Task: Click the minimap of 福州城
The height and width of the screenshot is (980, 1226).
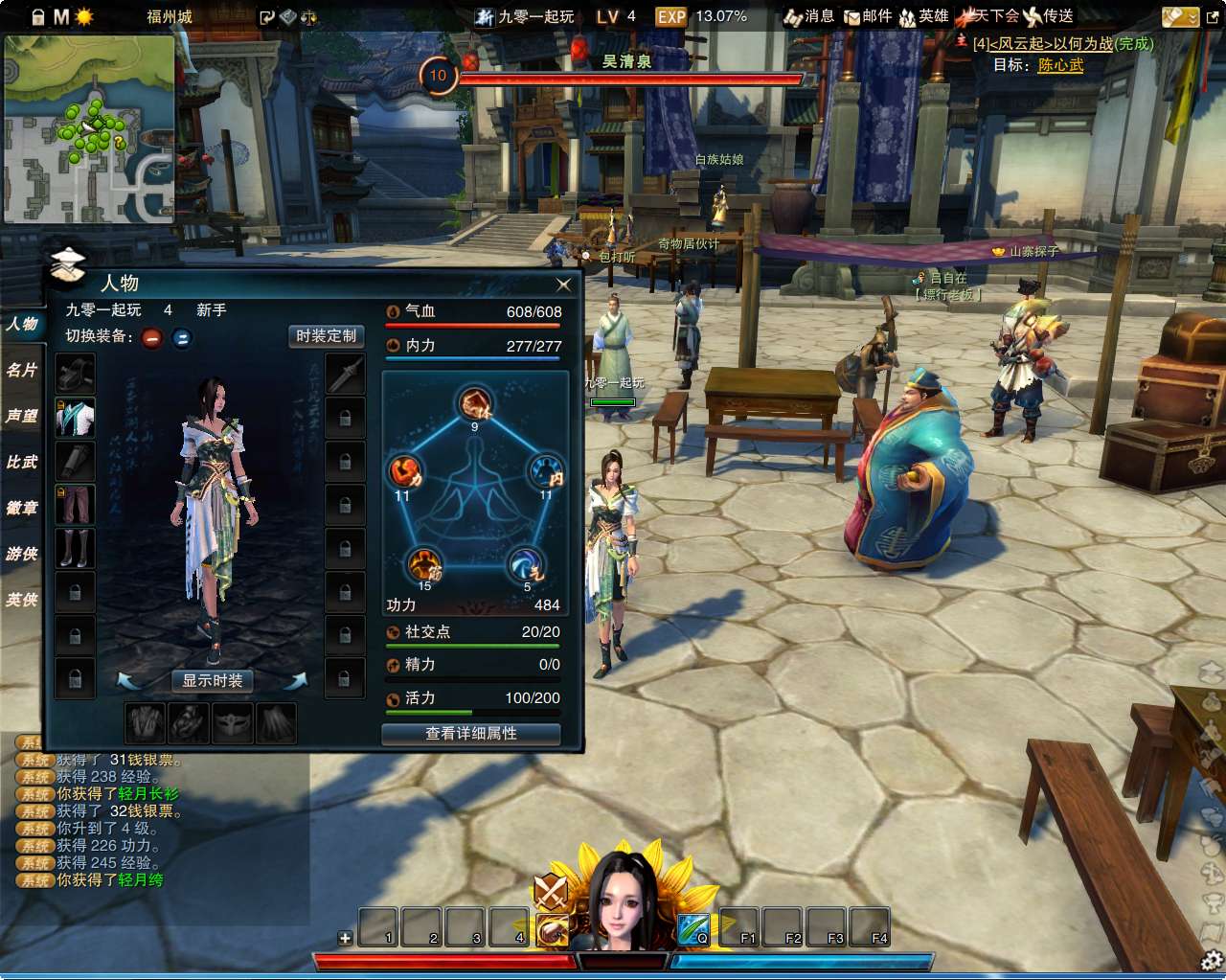Action: (x=89, y=129)
